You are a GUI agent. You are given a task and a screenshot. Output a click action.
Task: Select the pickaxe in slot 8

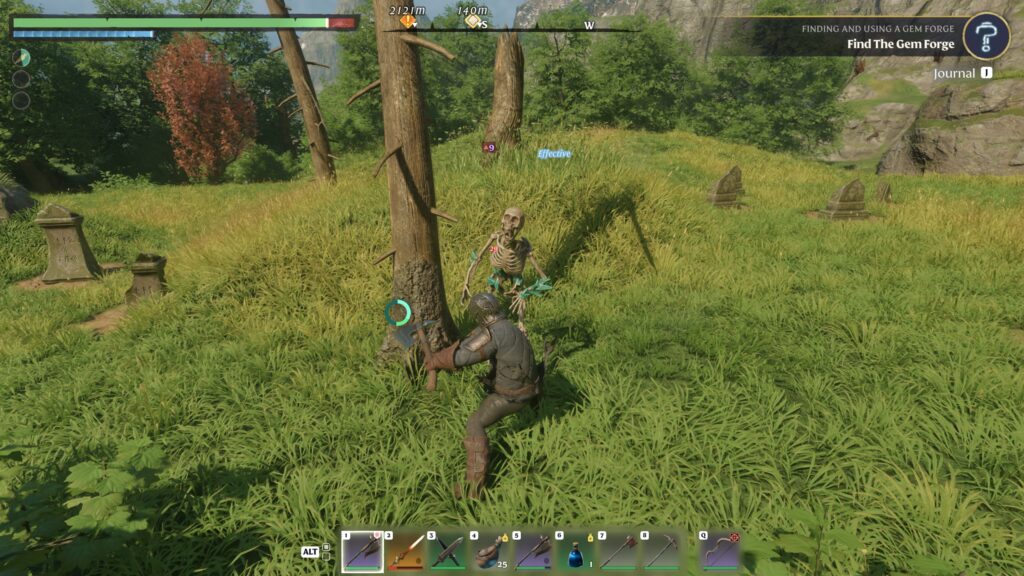click(661, 551)
